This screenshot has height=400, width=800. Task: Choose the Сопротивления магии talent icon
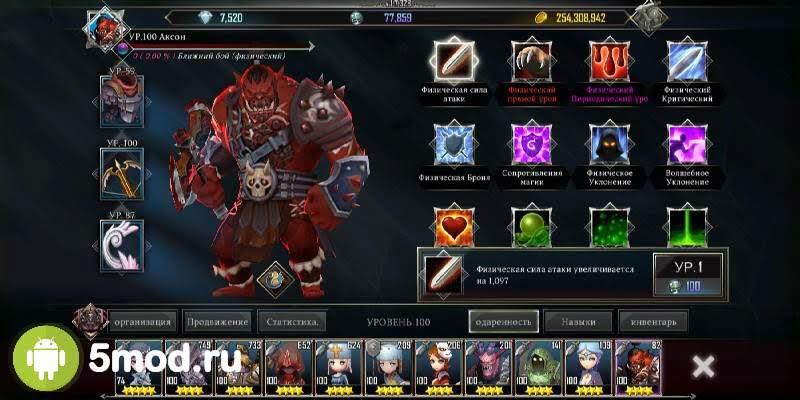tap(530, 144)
